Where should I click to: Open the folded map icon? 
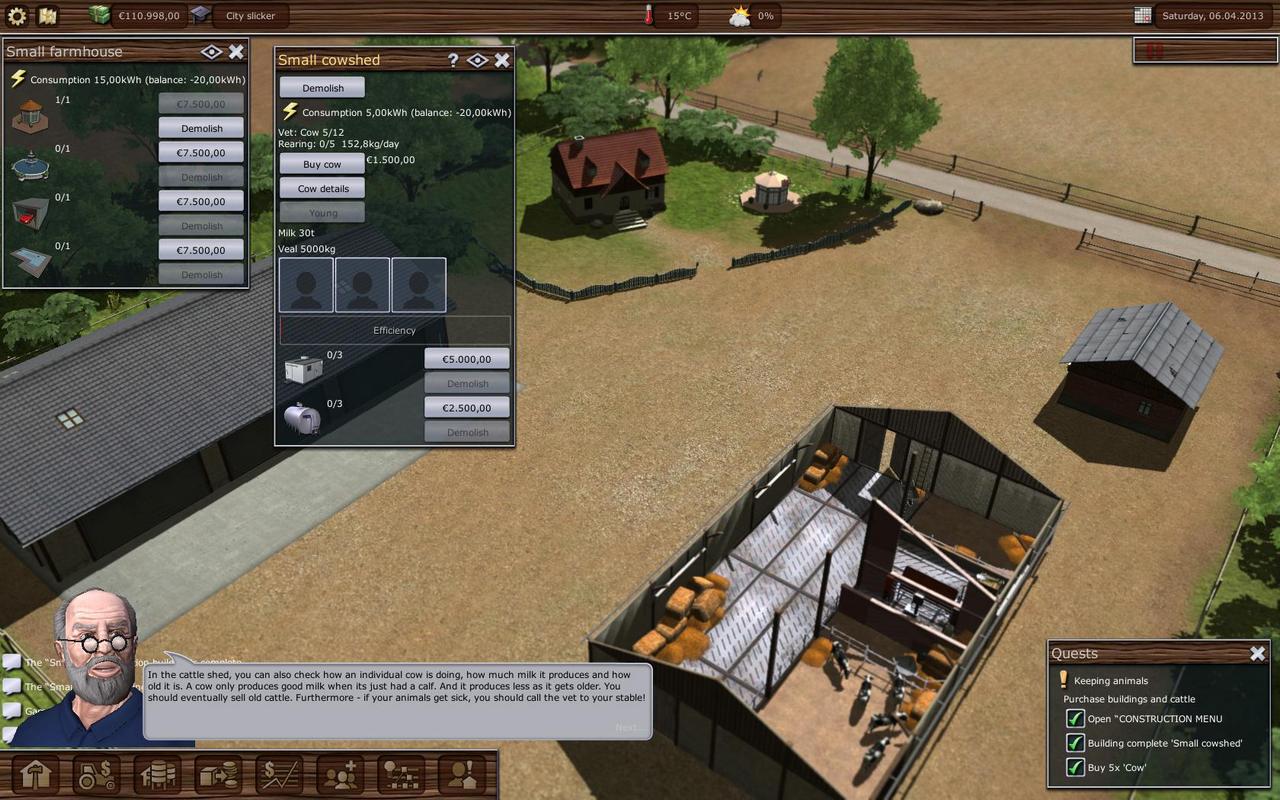click(x=47, y=16)
